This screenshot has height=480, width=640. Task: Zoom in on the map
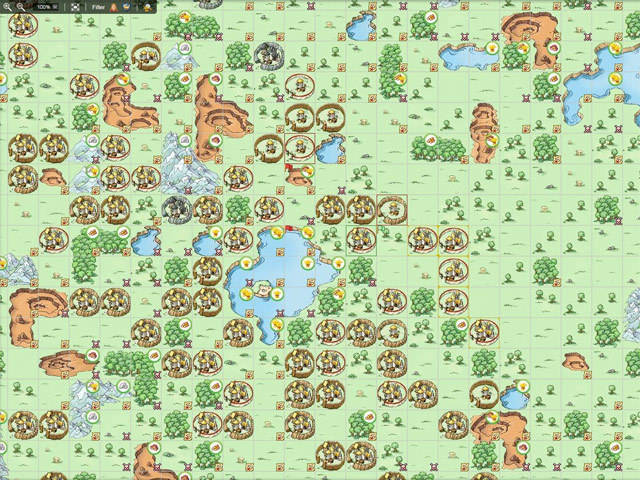click(7, 6)
